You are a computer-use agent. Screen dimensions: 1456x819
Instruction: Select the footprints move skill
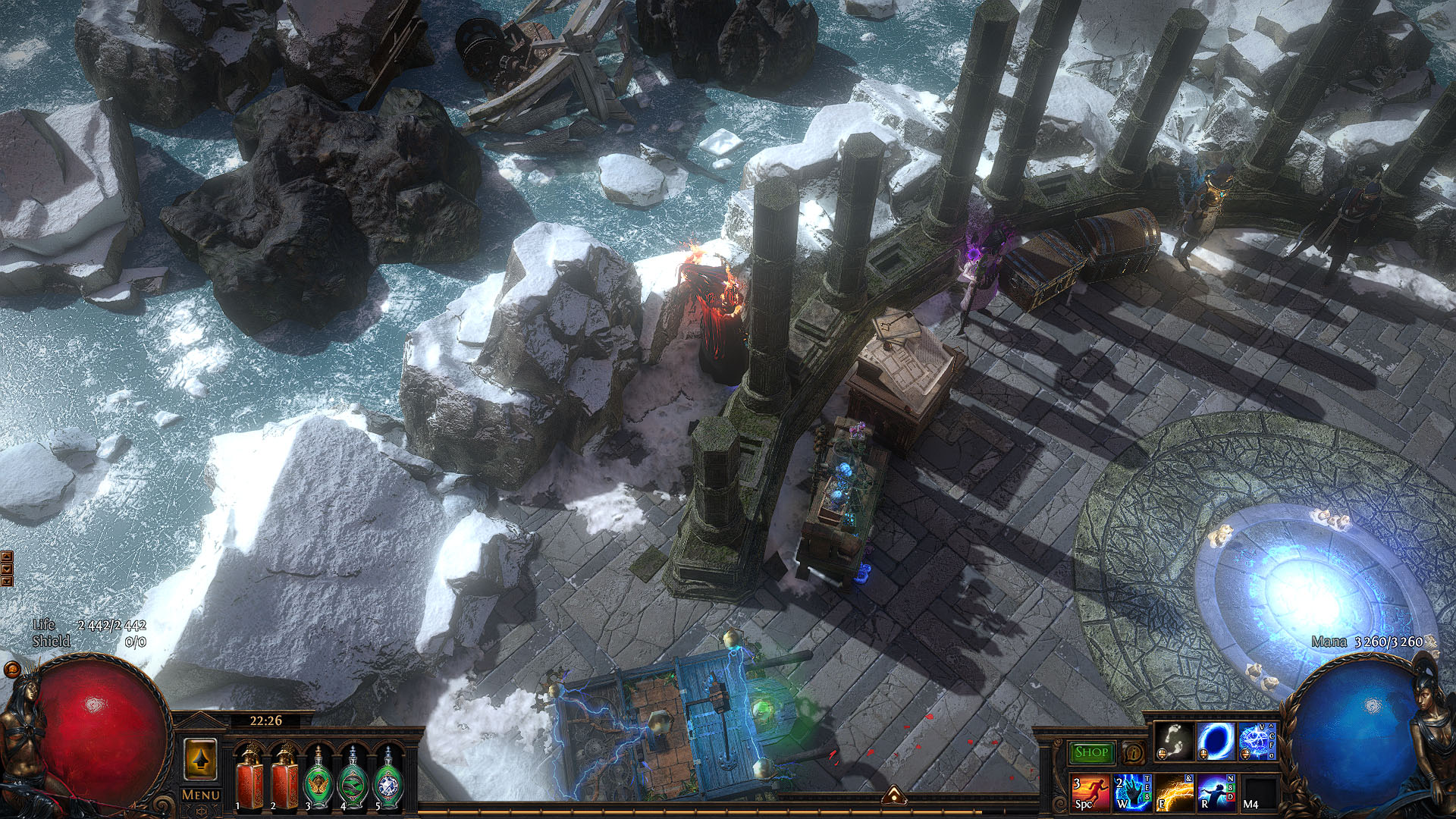pos(1174,742)
